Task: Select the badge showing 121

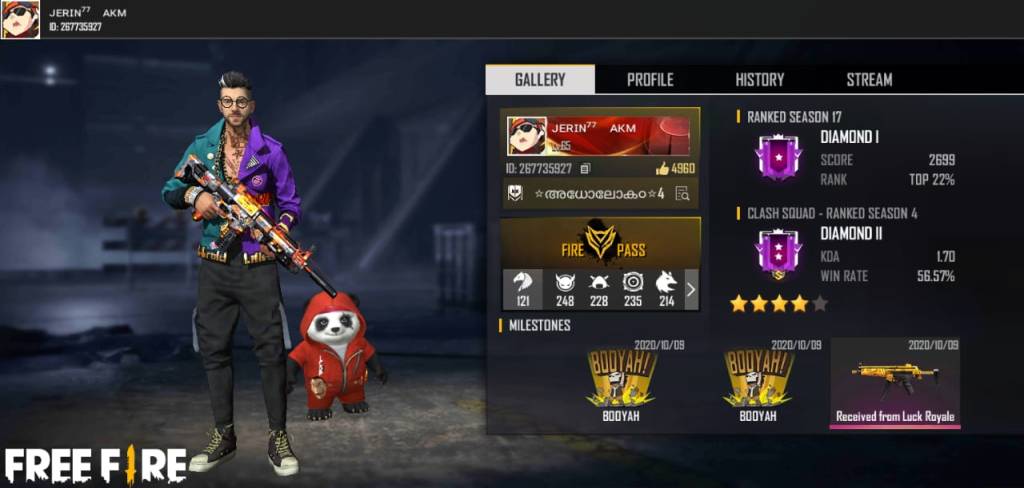Action: pos(523,289)
